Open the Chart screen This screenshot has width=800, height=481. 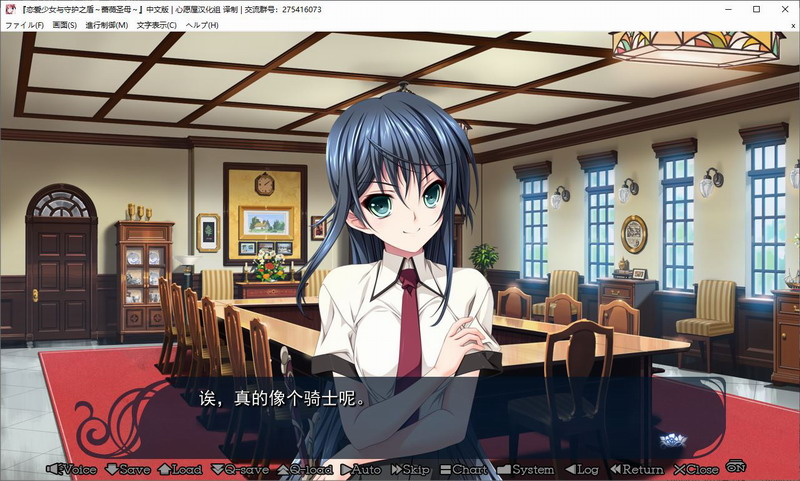point(463,469)
